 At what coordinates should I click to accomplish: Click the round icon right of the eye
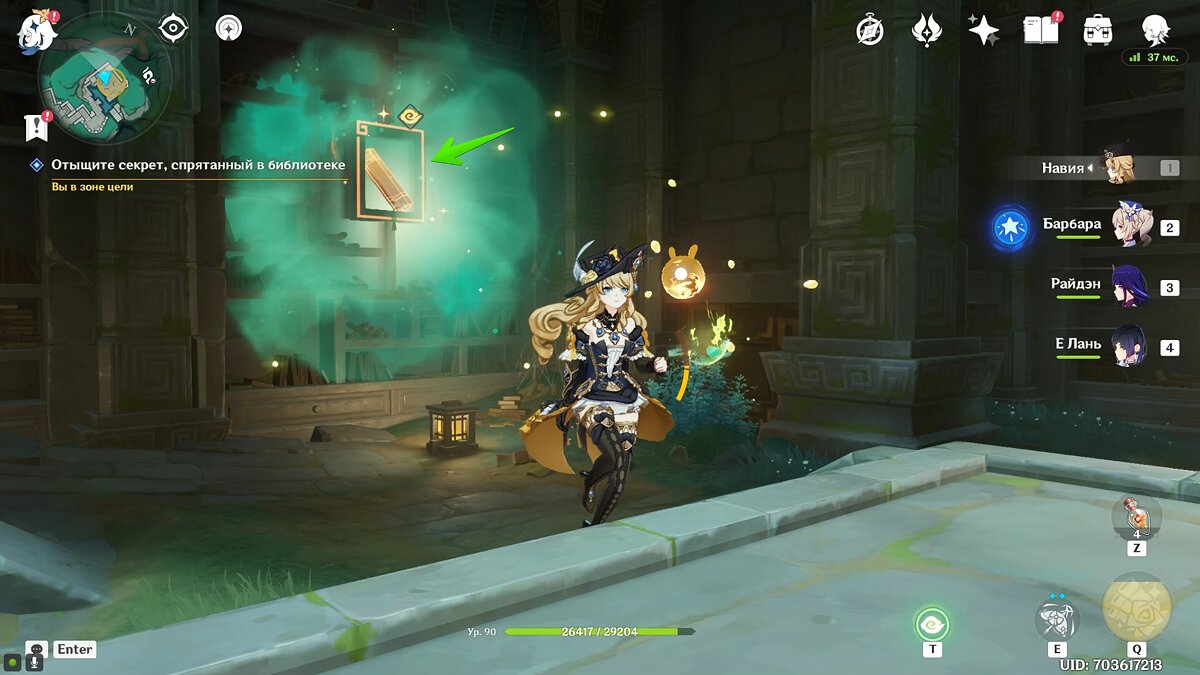click(x=229, y=29)
